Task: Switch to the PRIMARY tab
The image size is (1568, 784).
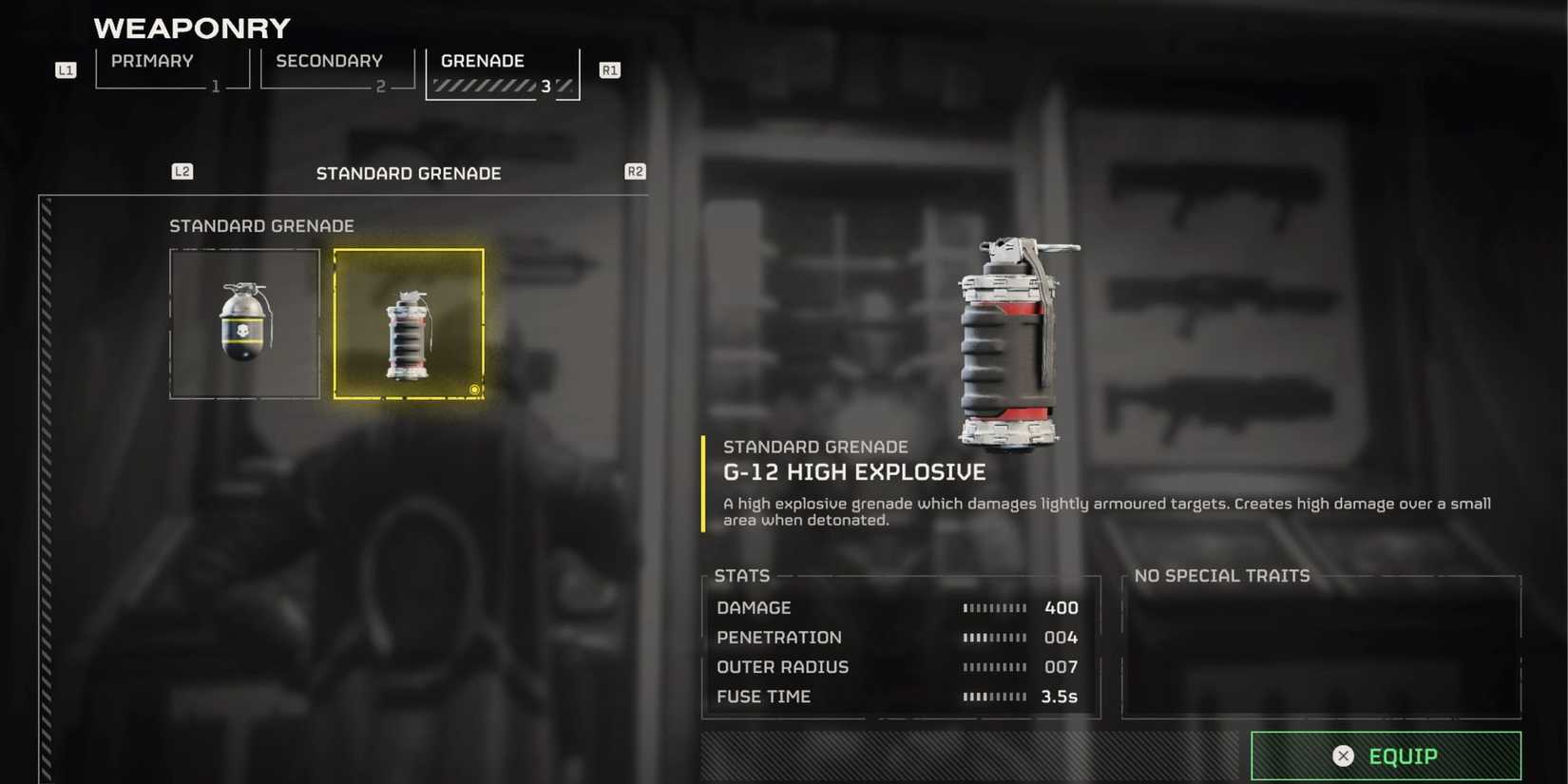Action: coord(152,61)
